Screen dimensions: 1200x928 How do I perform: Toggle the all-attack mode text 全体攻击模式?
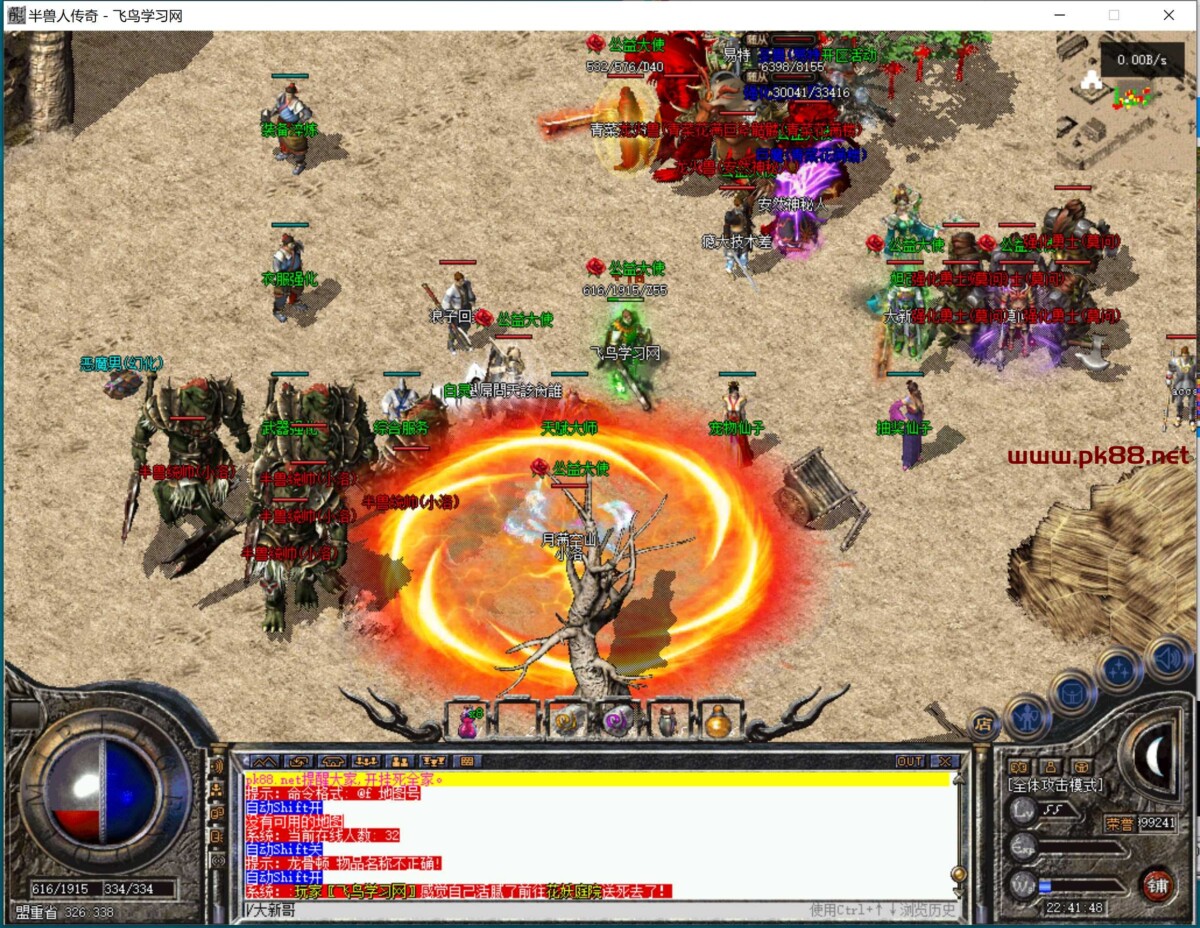pos(1054,786)
